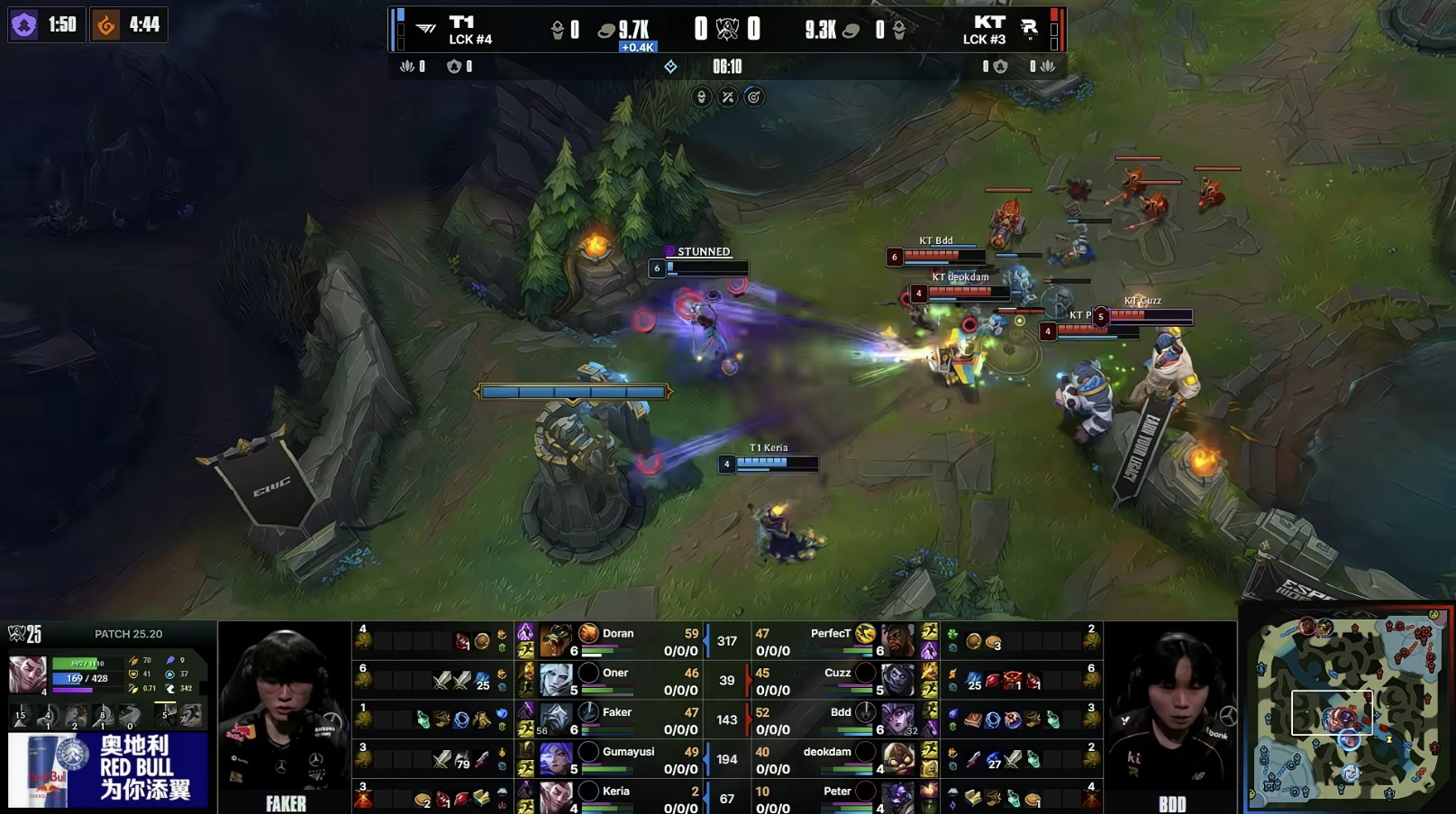
Task: Click the Red Bull sponsor banner
Action: point(108,770)
